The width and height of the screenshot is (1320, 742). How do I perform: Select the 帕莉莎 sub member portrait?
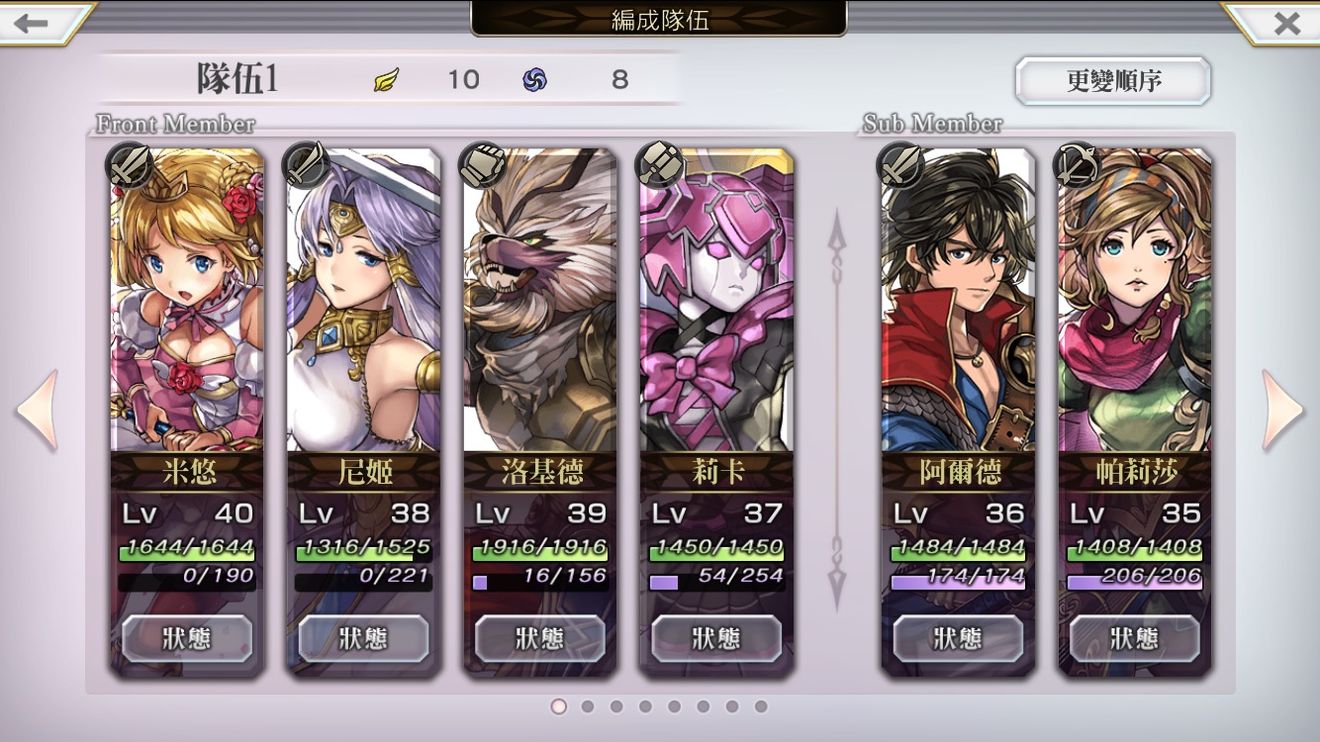pyautogui.click(x=1135, y=300)
